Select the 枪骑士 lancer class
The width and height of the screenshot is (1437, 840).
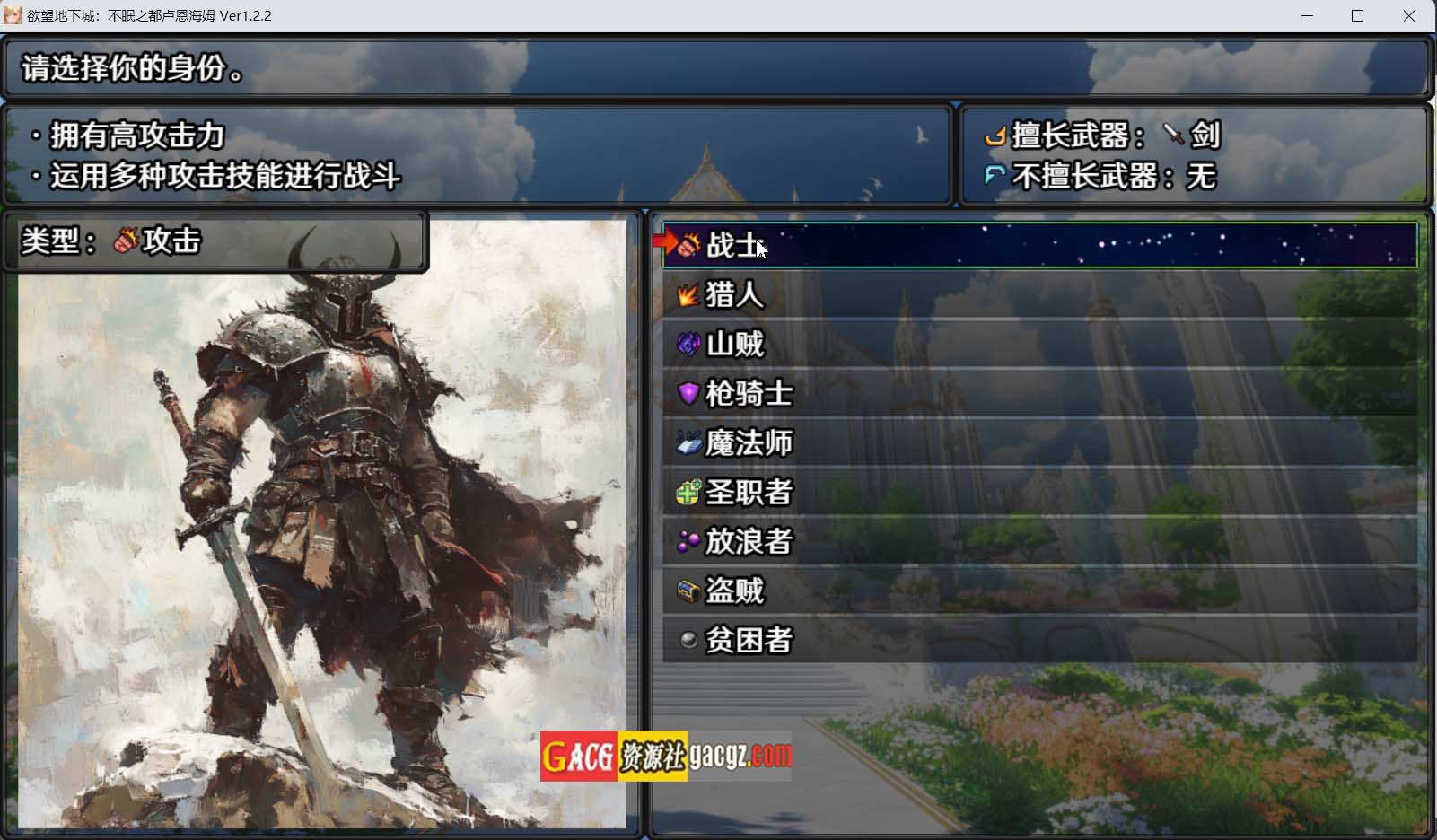tap(1039, 393)
